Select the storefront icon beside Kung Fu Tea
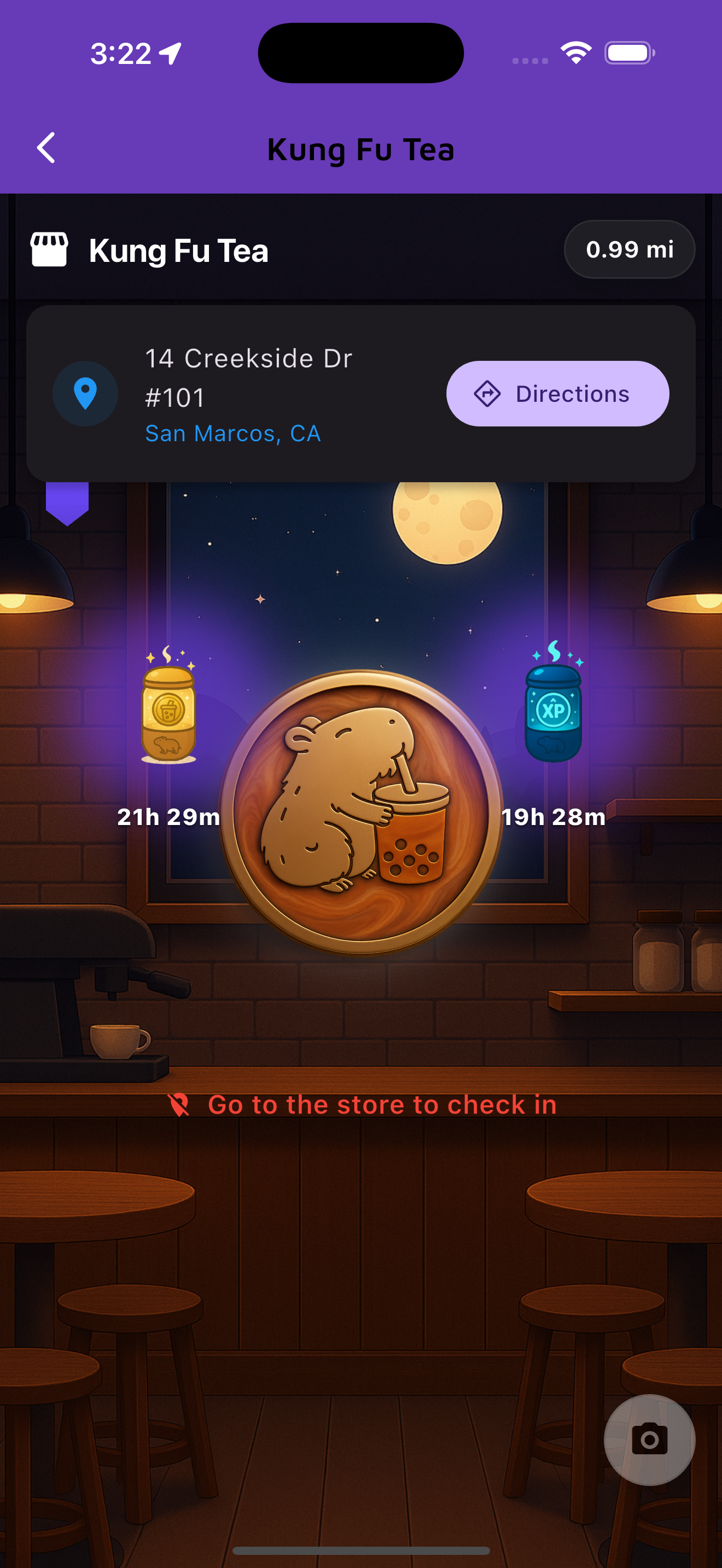 click(x=49, y=249)
